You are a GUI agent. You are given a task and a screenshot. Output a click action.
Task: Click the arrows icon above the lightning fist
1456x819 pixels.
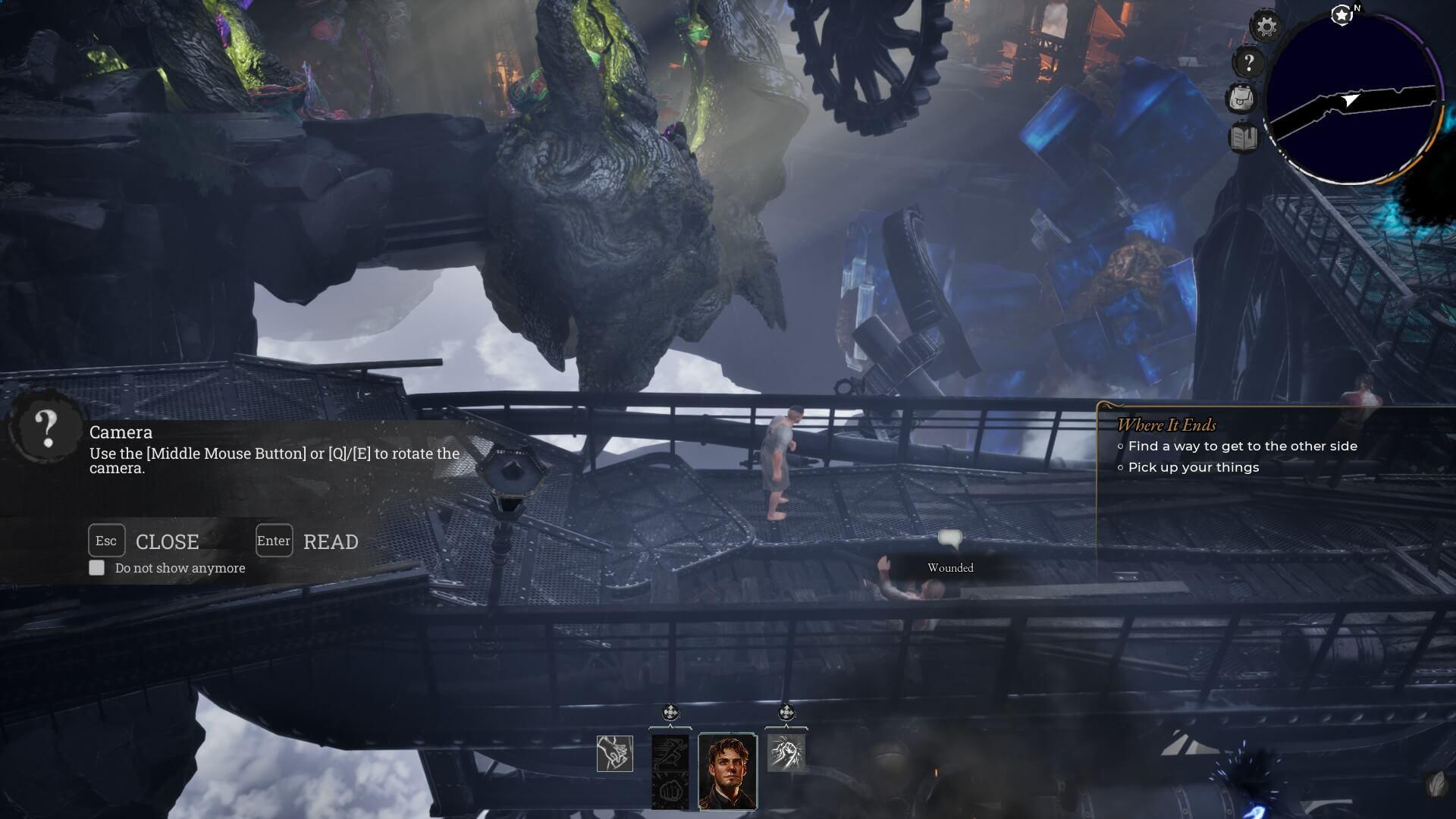point(786,712)
